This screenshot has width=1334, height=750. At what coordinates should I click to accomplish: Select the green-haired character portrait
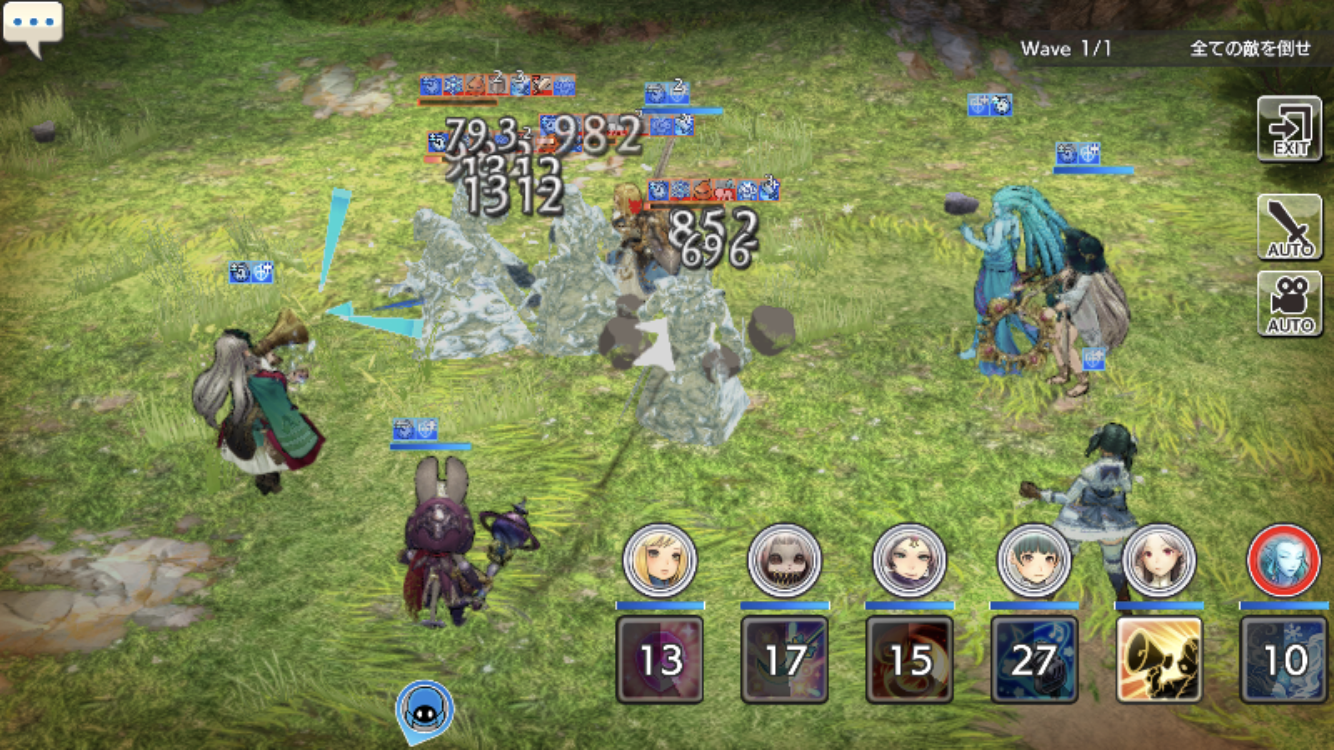pos(1034,561)
